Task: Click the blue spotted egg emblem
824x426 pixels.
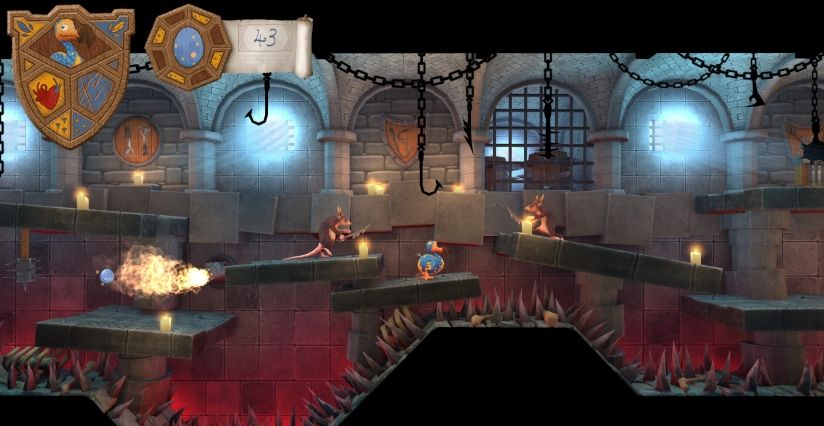Action: tap(188, 45)
